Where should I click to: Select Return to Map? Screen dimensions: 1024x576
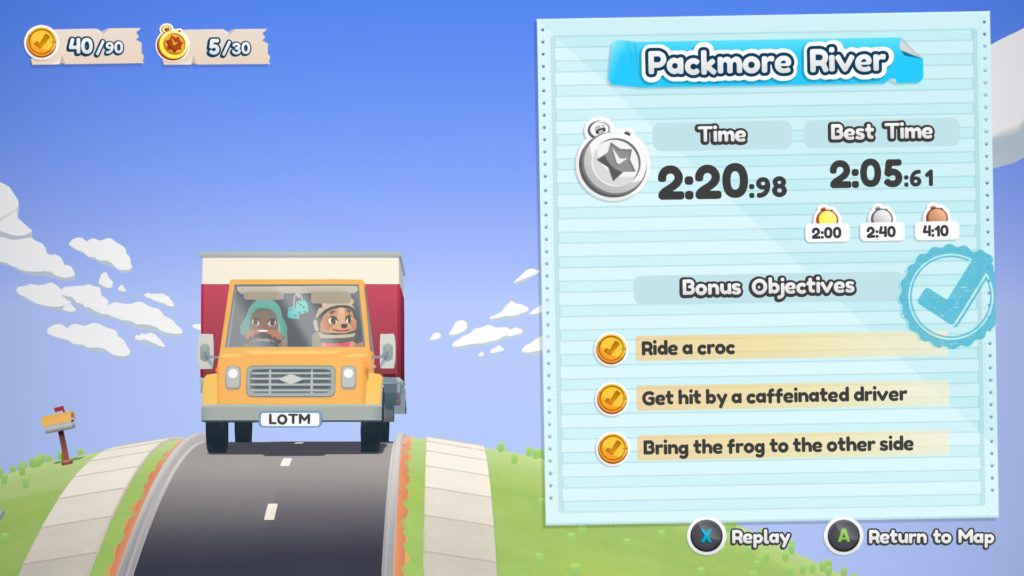point(913,537)
